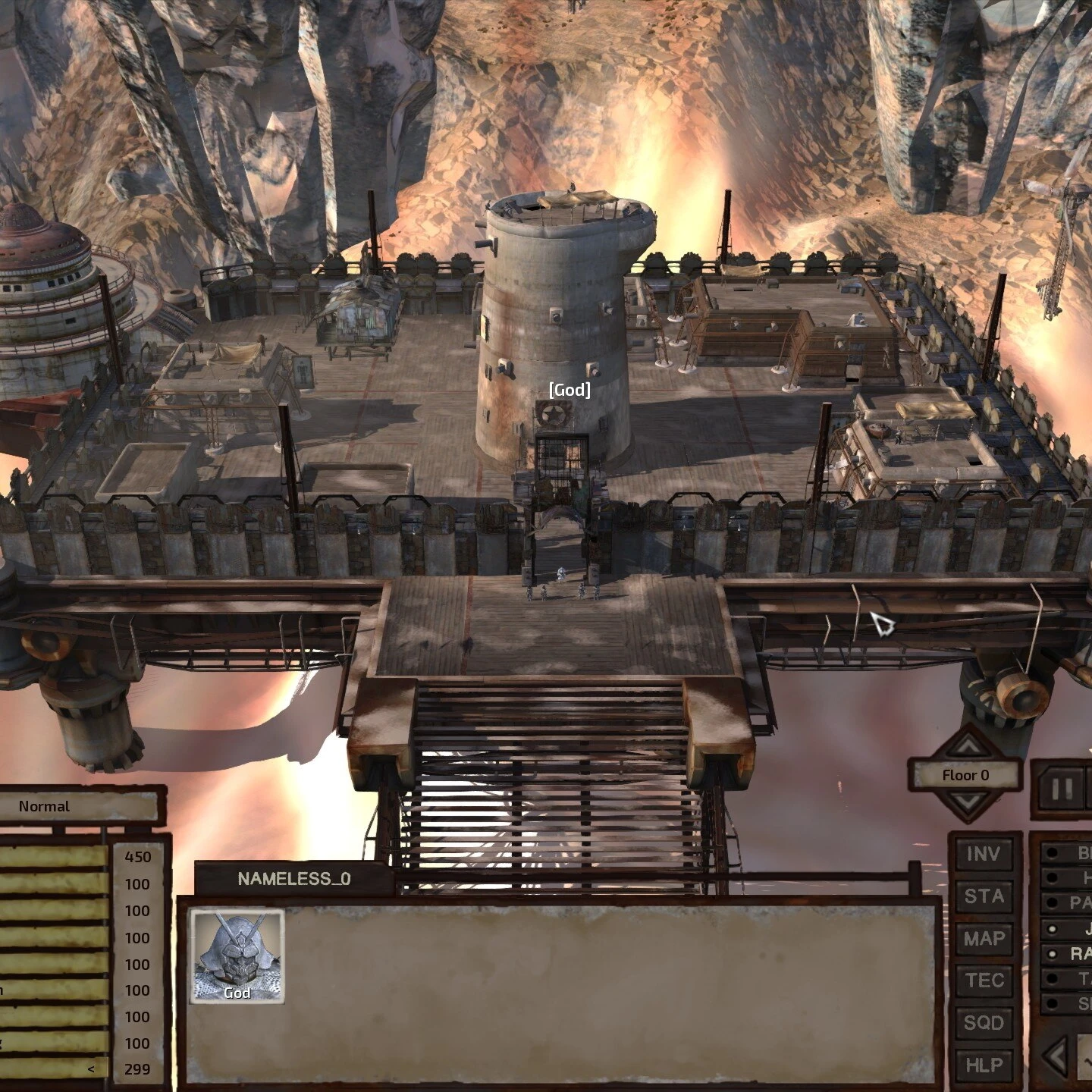The height and width of the screenshot is (1092, 1092).
Task: Open the MAP view
Action: 984,937
